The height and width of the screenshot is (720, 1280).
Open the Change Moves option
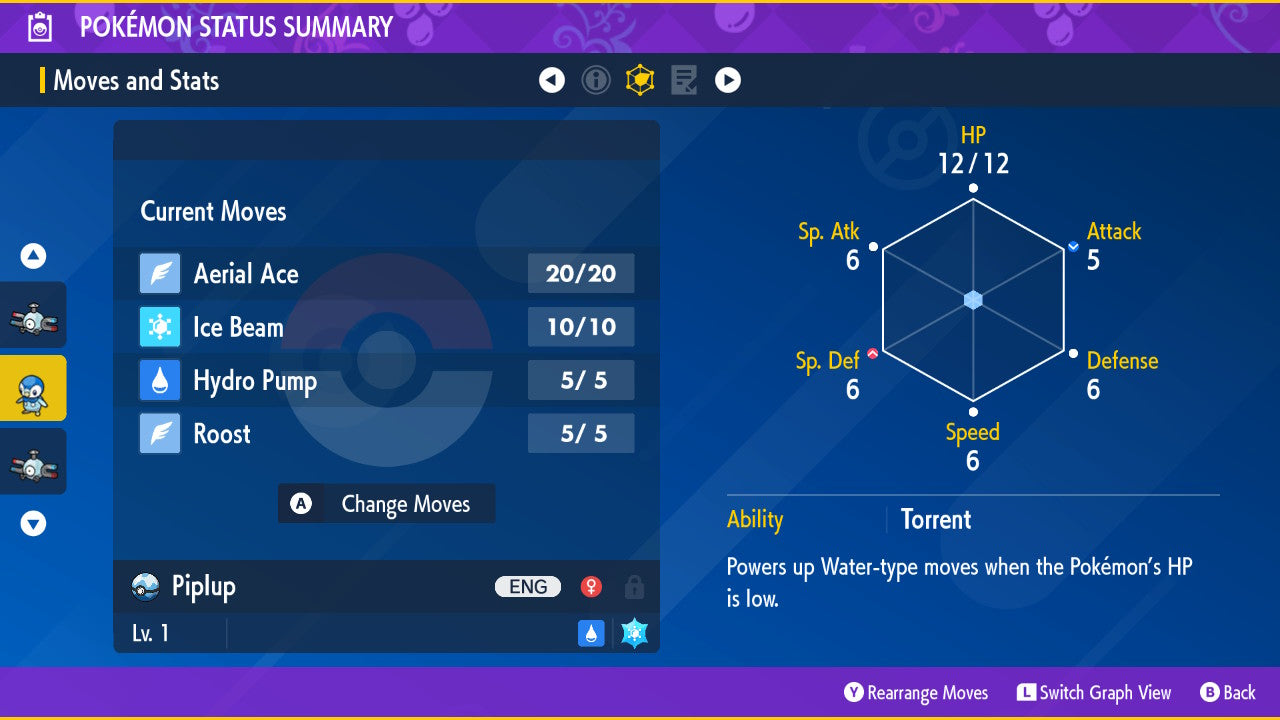pos(386,504)
